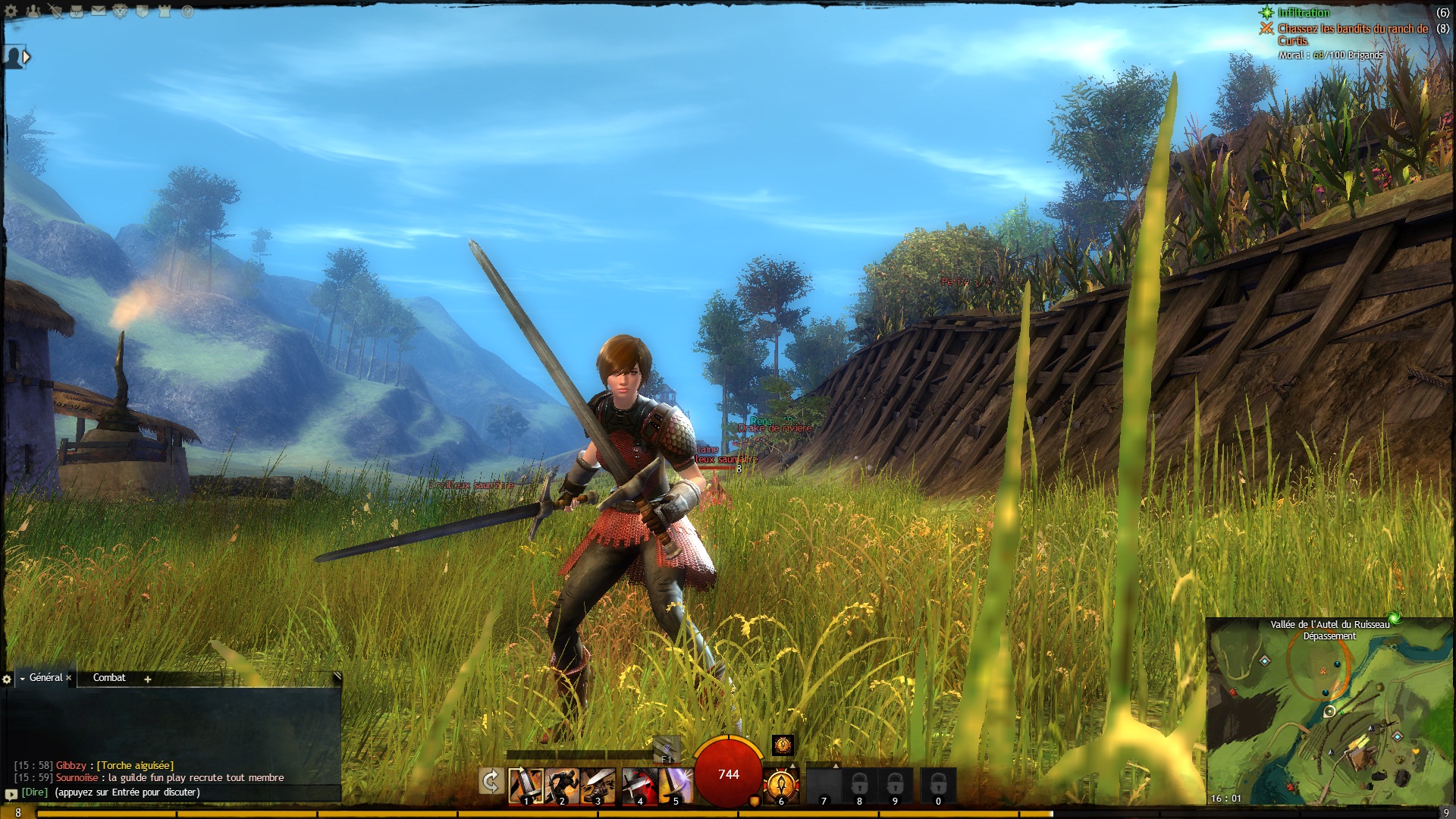Image resolution: width=1456 pixels, height=819 pixels.
Task: Switch to the Combat chat tab
Action: 109,678
